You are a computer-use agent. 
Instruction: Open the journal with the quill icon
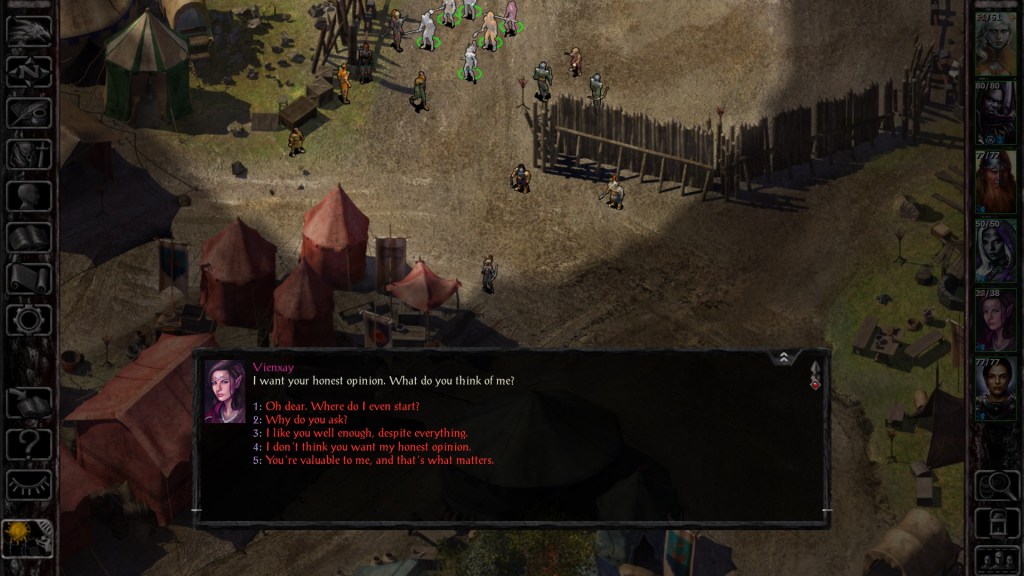29,113
